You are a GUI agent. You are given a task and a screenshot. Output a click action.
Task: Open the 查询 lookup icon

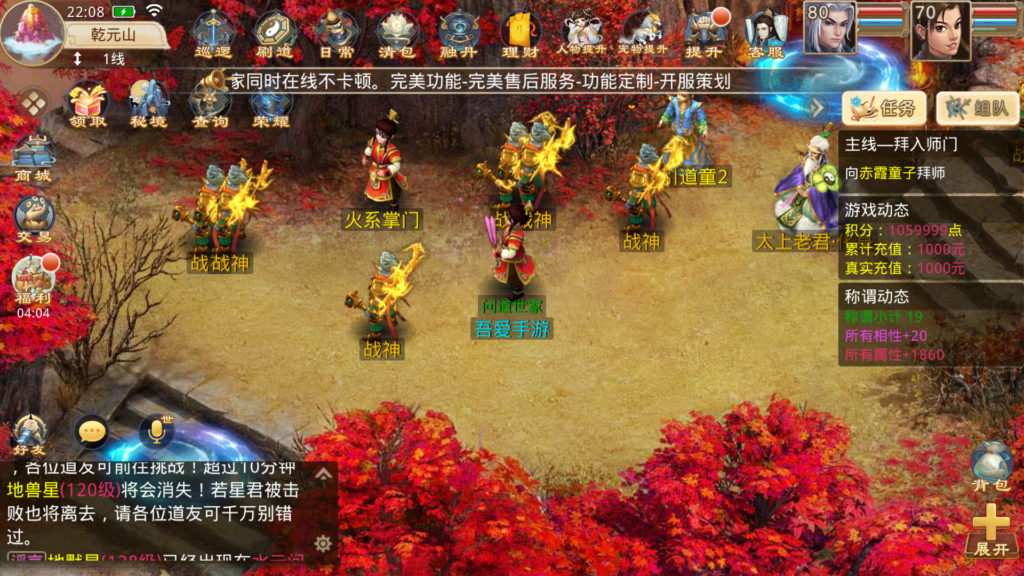[x=210, y=105]
